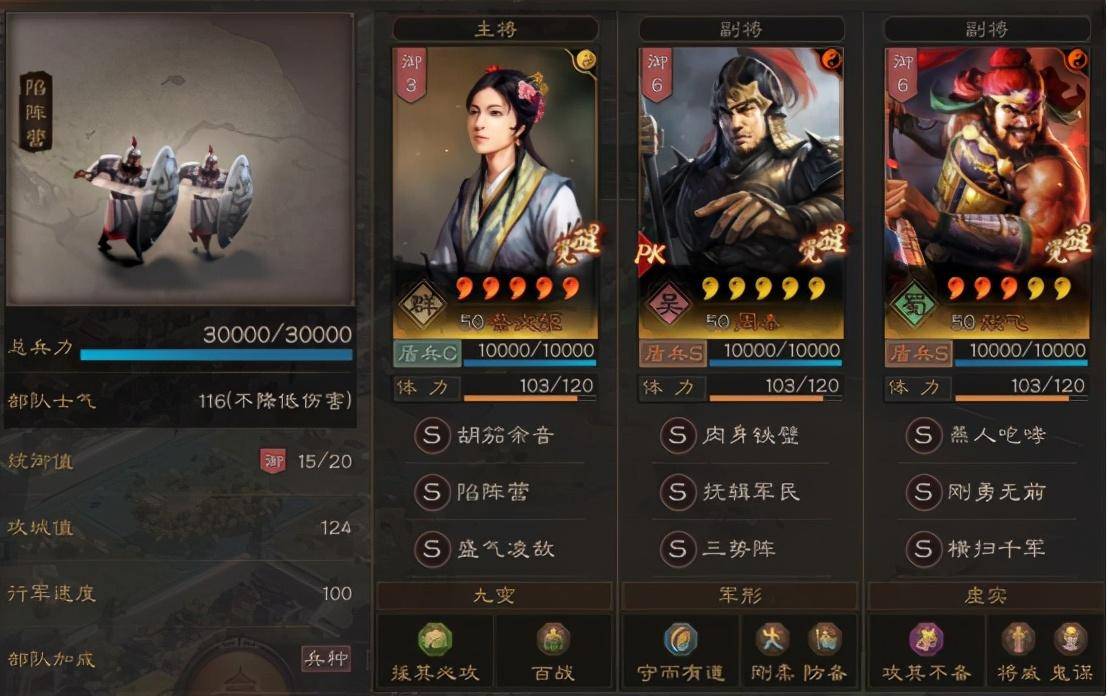Open the 三势阵 skill
Image resolution: width=1108 pixels, height=696 pixels.
(x=738, y=549)
